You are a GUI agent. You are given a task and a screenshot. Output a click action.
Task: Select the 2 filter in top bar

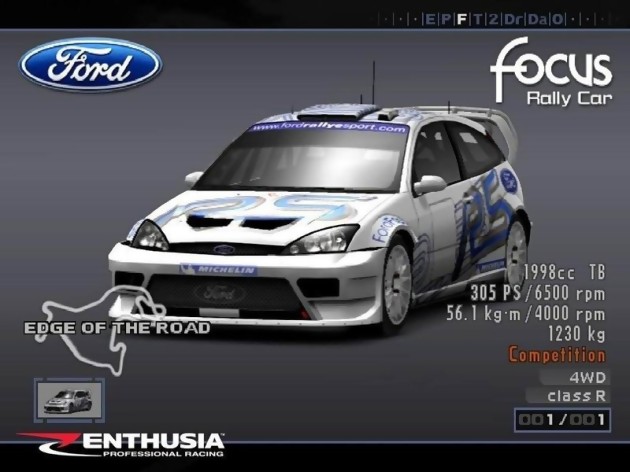tap(492, 19)
